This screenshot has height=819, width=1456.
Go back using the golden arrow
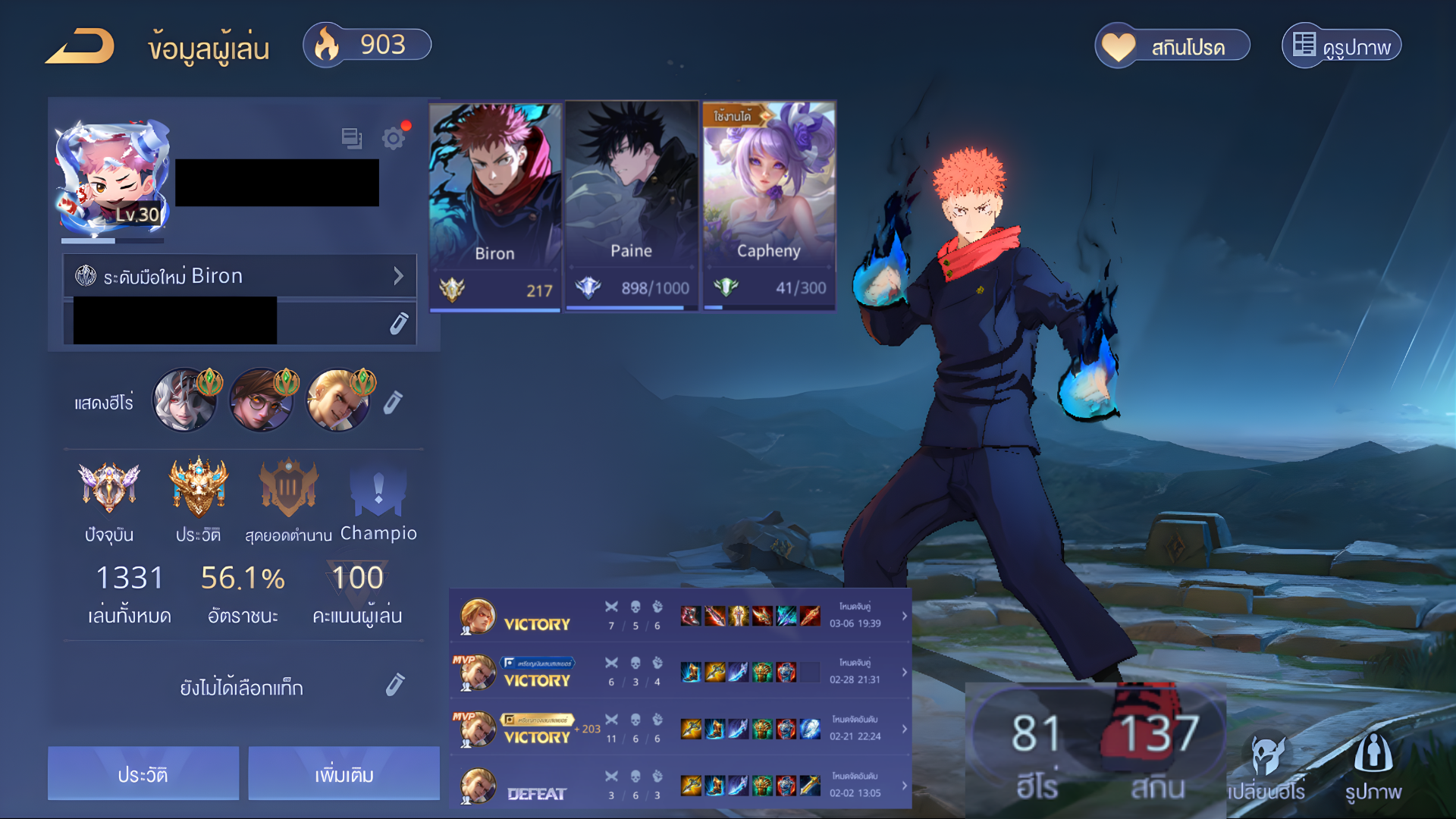click(80, 46)
